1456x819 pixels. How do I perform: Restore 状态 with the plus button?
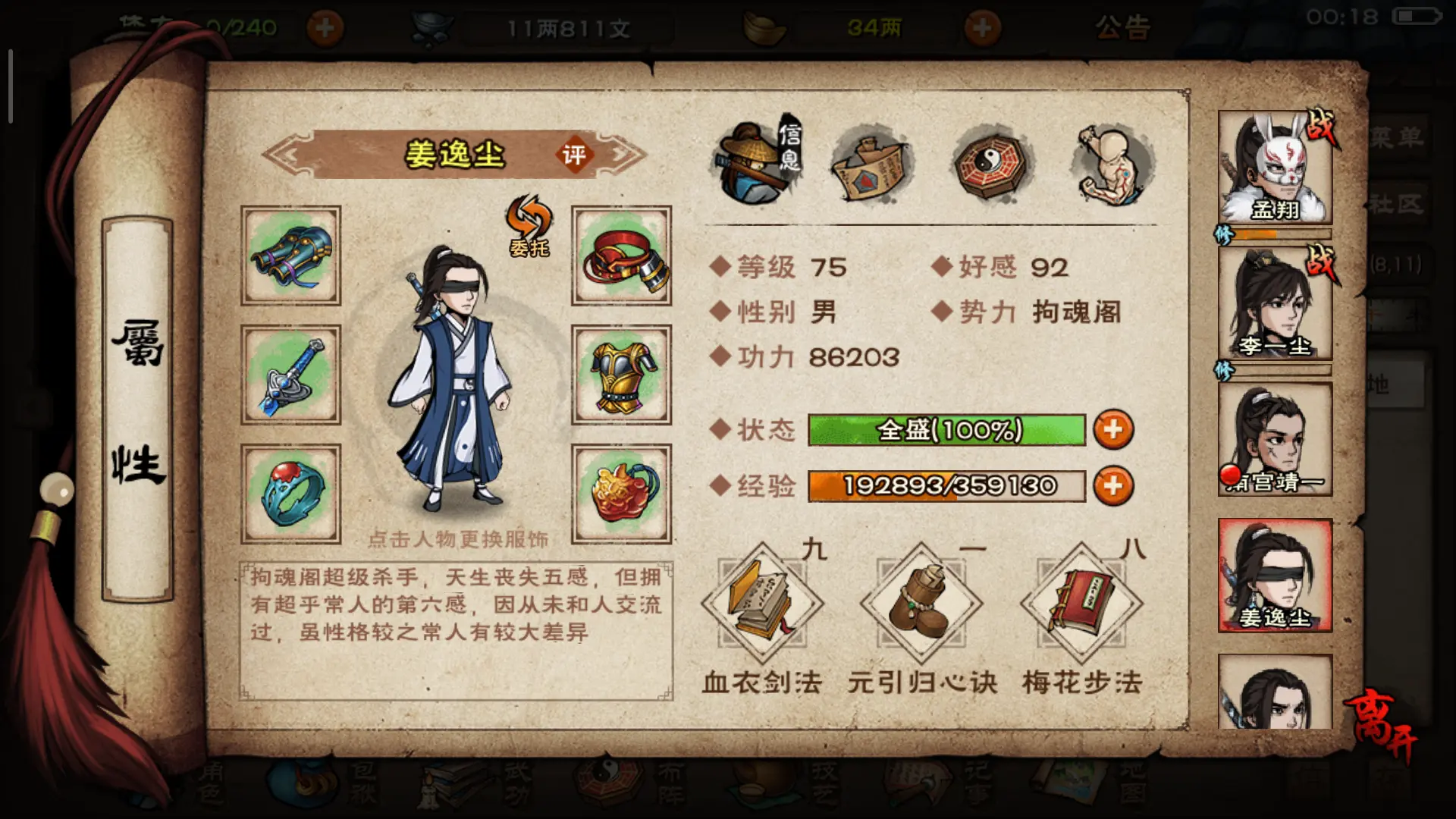pyautogui.click(x=1113, y=430)
